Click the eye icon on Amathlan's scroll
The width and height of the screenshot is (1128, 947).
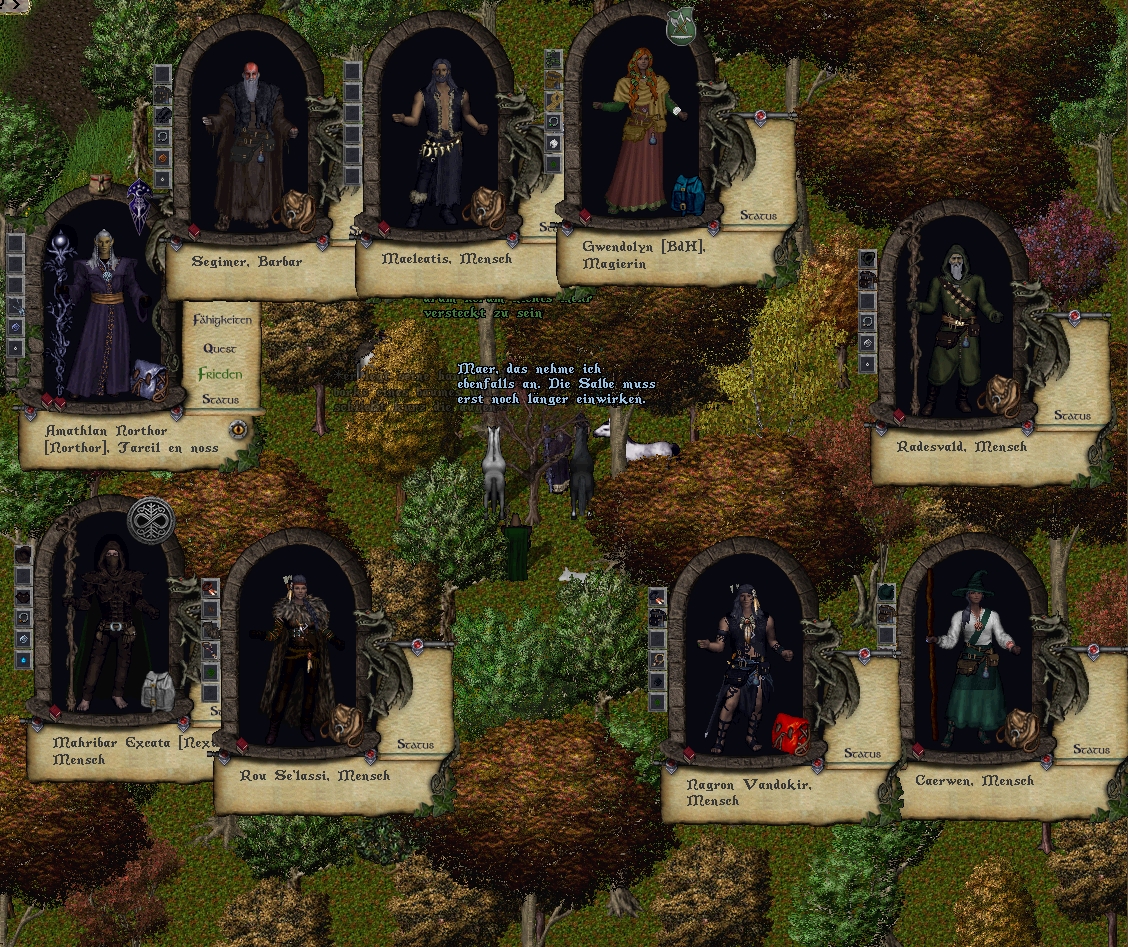pos(238,430)
